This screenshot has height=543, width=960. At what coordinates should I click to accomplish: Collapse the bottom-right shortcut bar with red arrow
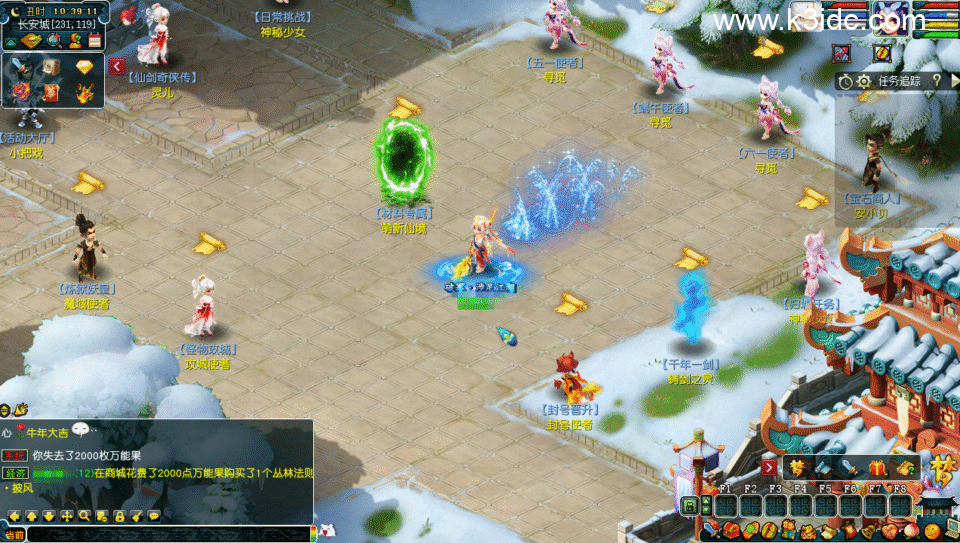(x=769, y=467)
